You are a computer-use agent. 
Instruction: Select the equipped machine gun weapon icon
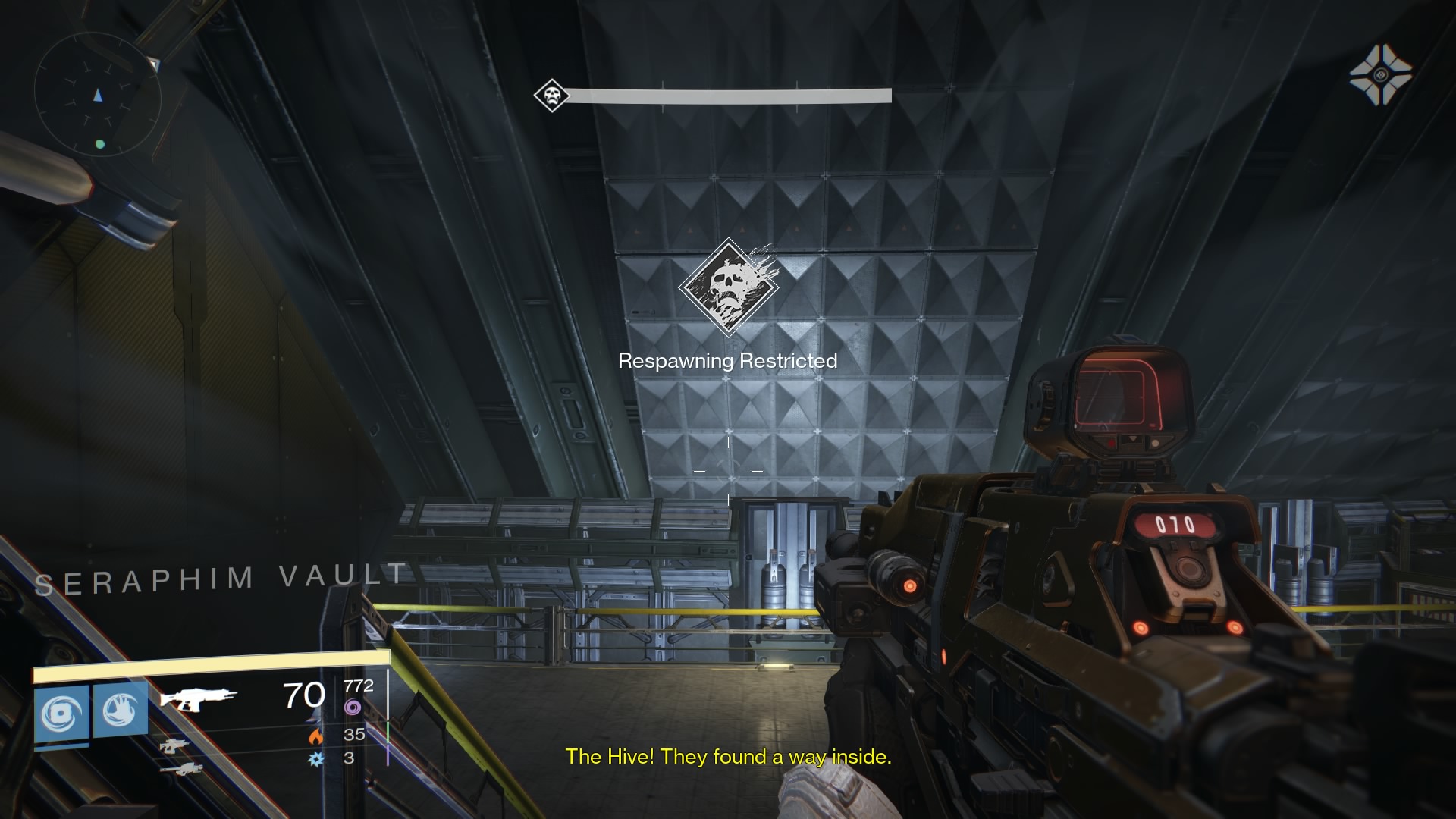[198, 698]
